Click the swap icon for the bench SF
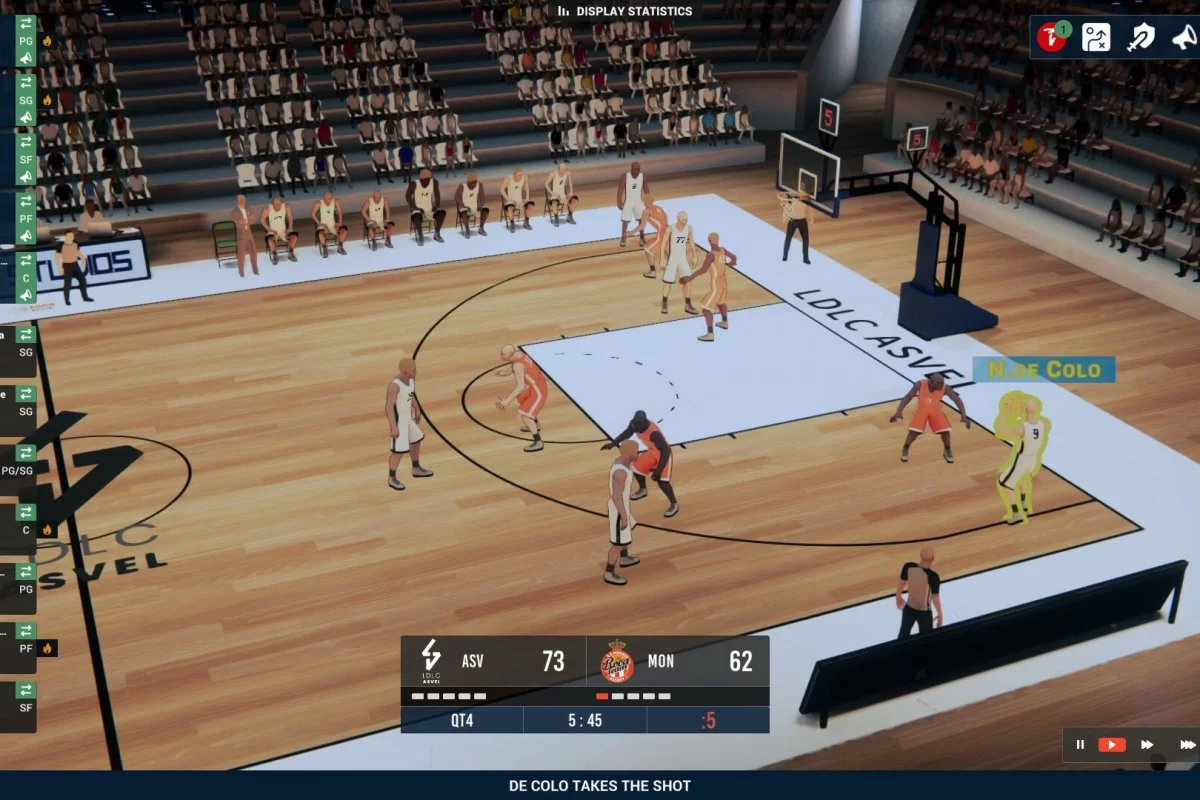This screenshot has height=800, width=1200. tap(26, 690)
